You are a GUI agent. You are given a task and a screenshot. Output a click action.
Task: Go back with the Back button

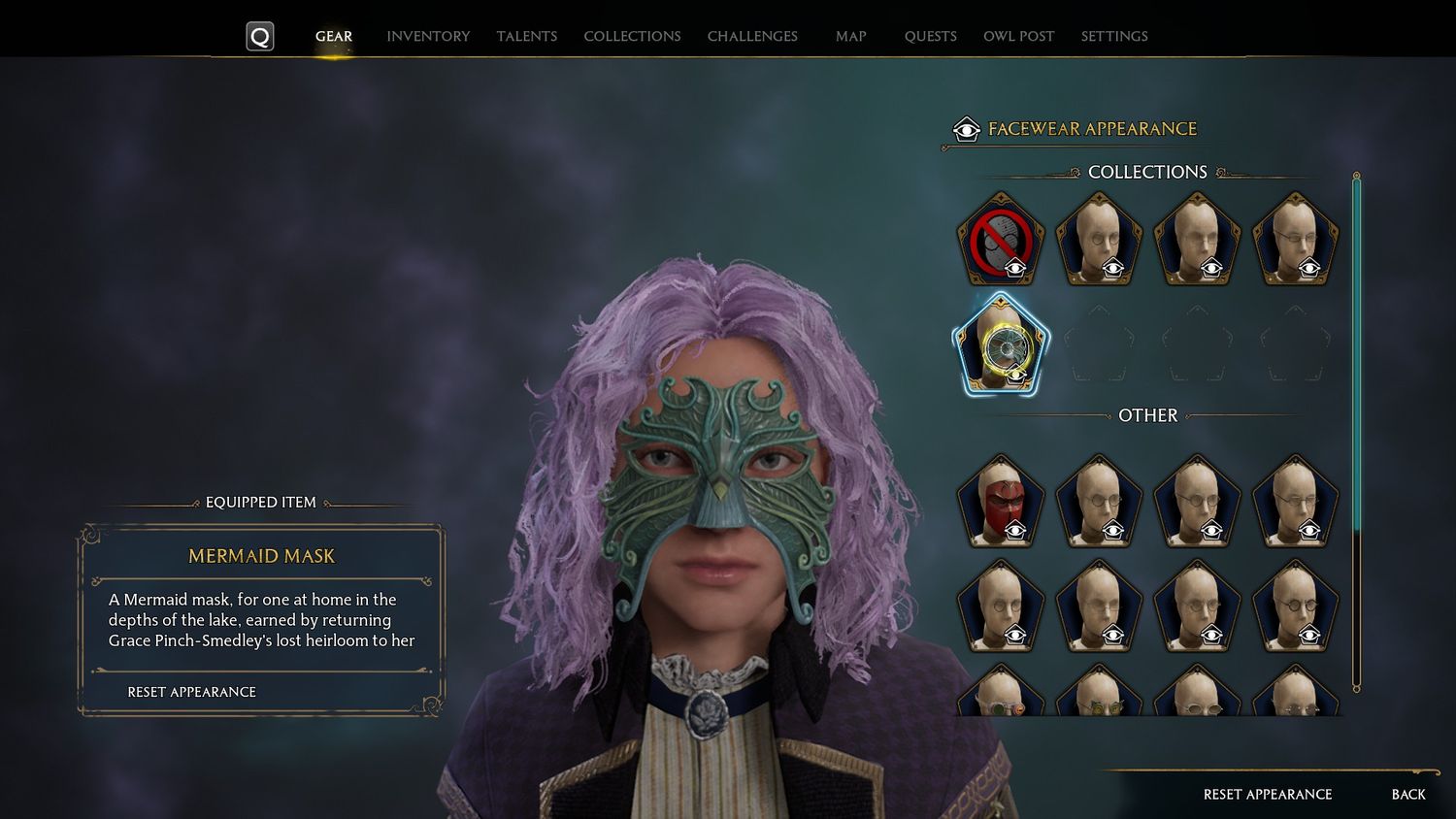[1408, 794]
